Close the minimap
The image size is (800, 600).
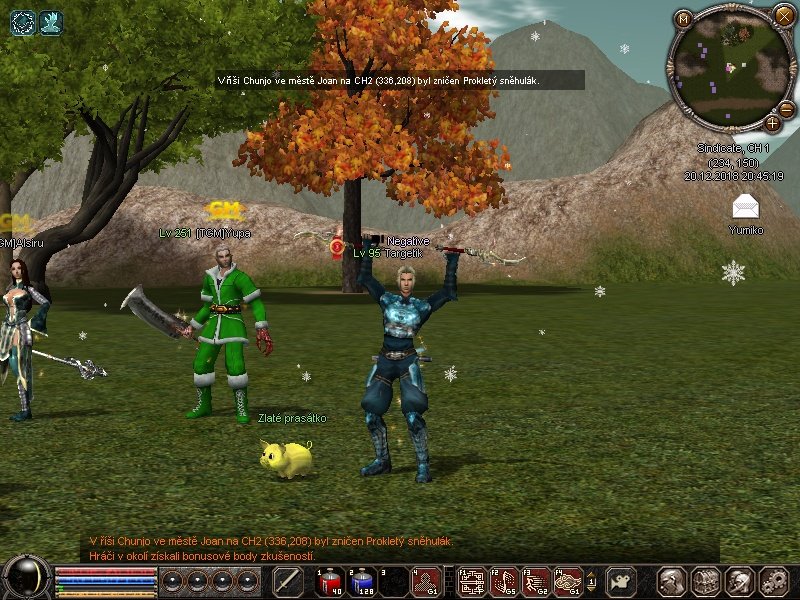point(783,15)
